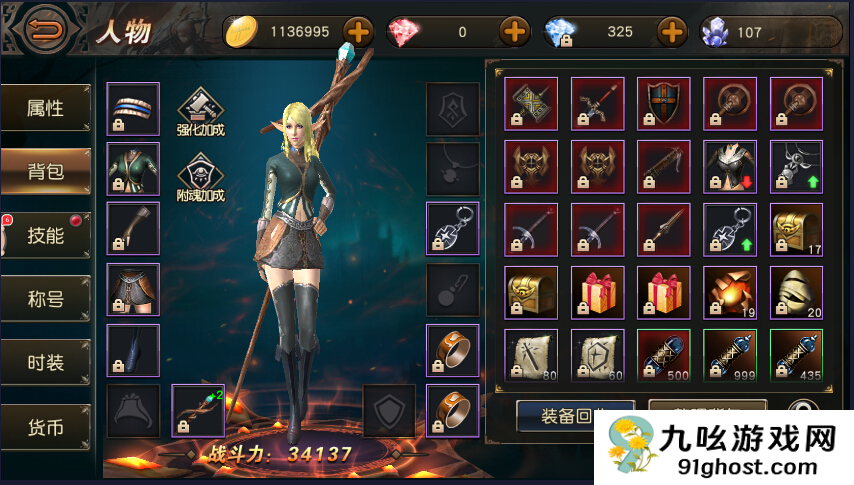The image size is (854, 485).
Task: Tap the plus button beside the red gem
Action: (514, 32)
